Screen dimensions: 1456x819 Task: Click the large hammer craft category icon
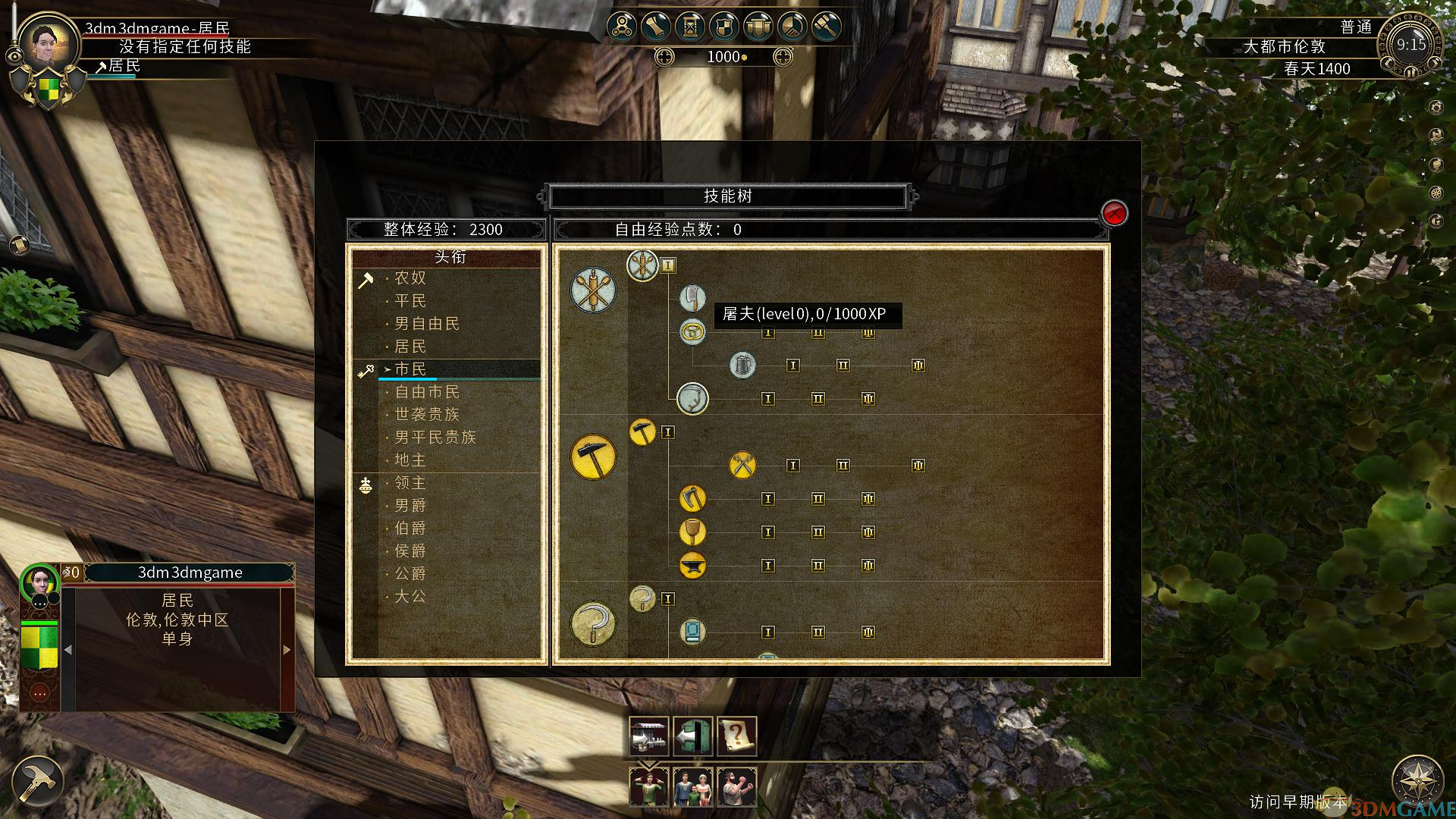(593, 457)
